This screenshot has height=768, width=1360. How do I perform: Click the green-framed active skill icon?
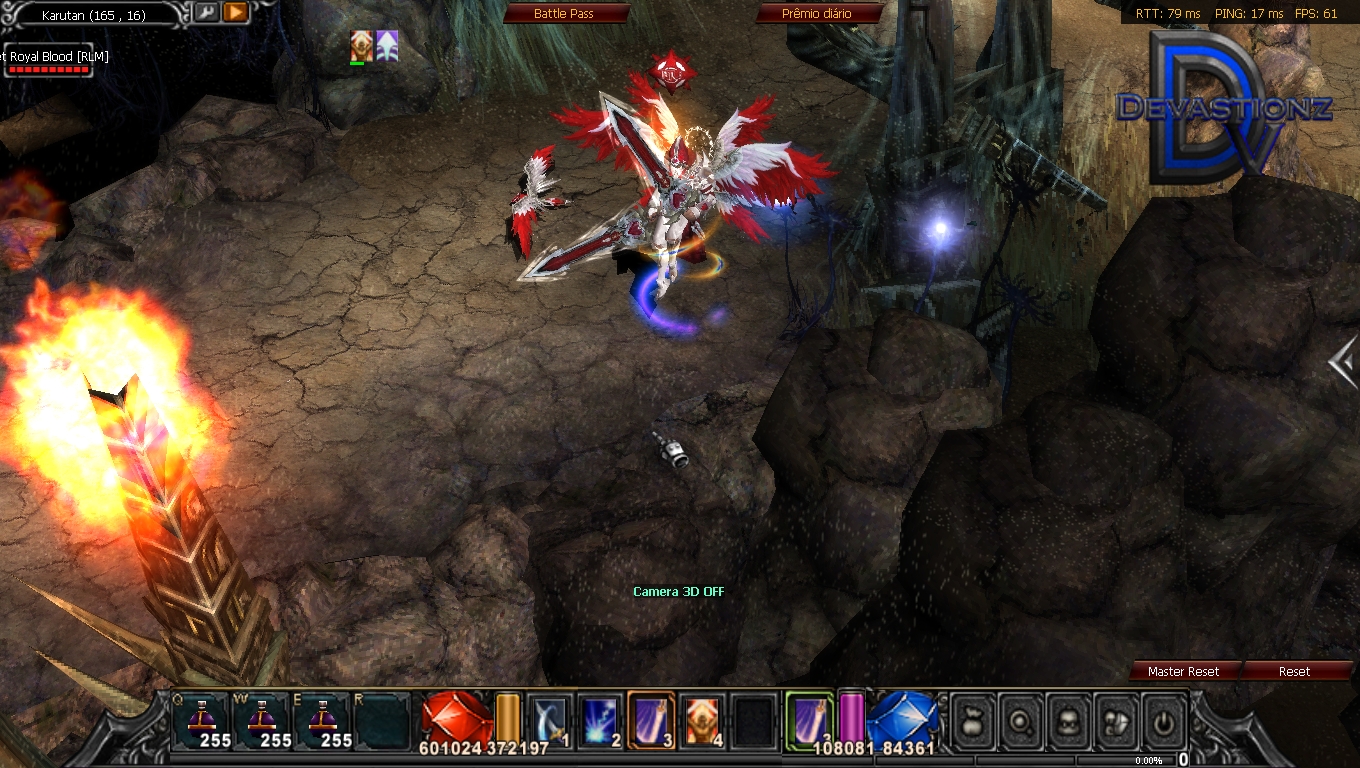point(809,719)
